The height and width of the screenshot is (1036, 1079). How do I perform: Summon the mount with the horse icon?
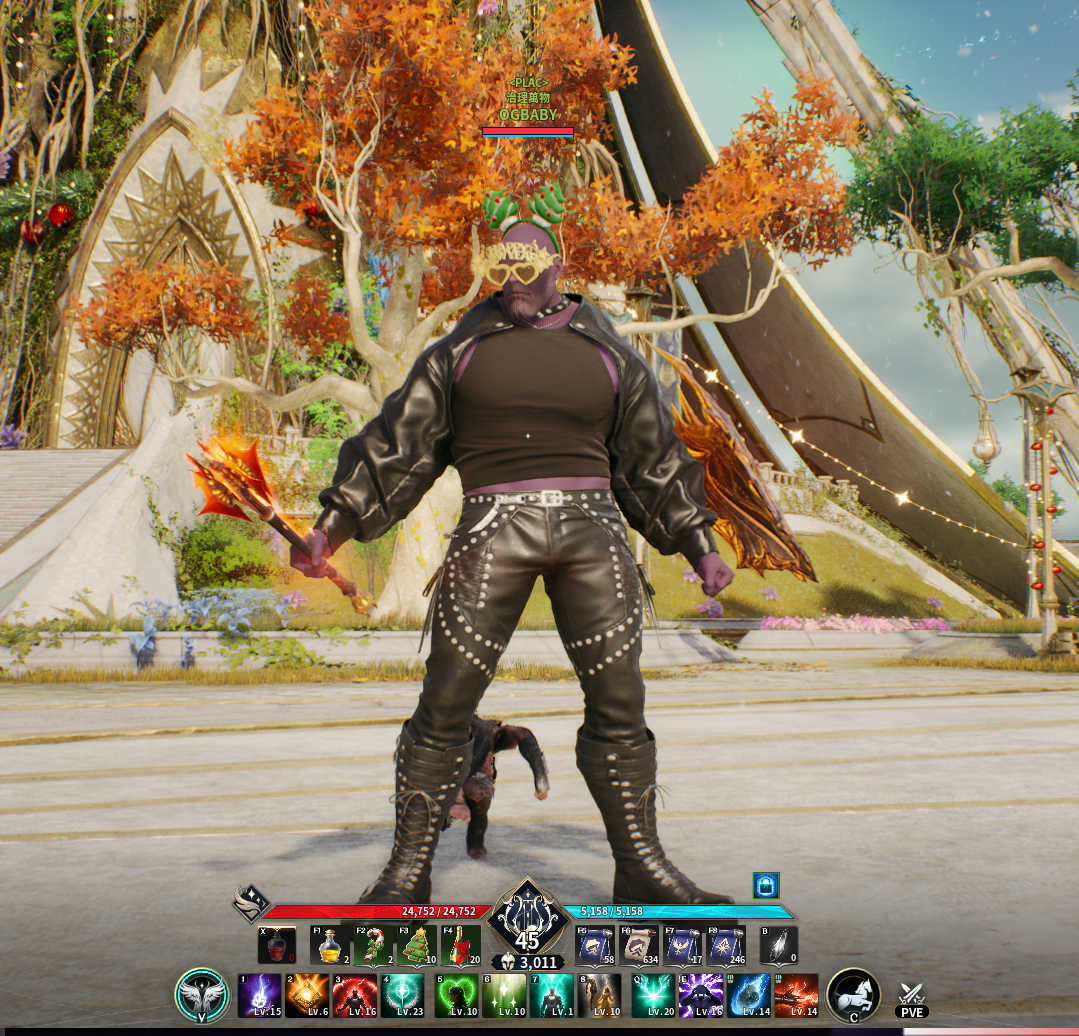coord(853,995)
